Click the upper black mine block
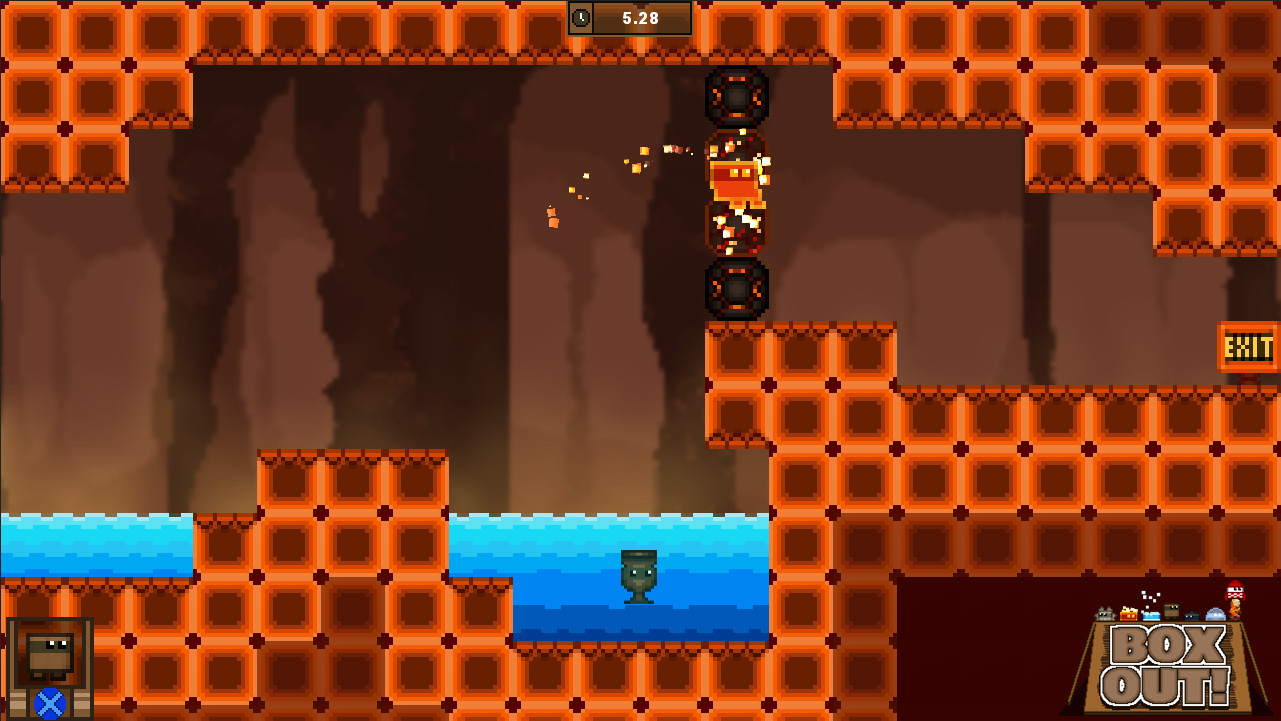Viewport: 1281px width, 721px height. 738,98
